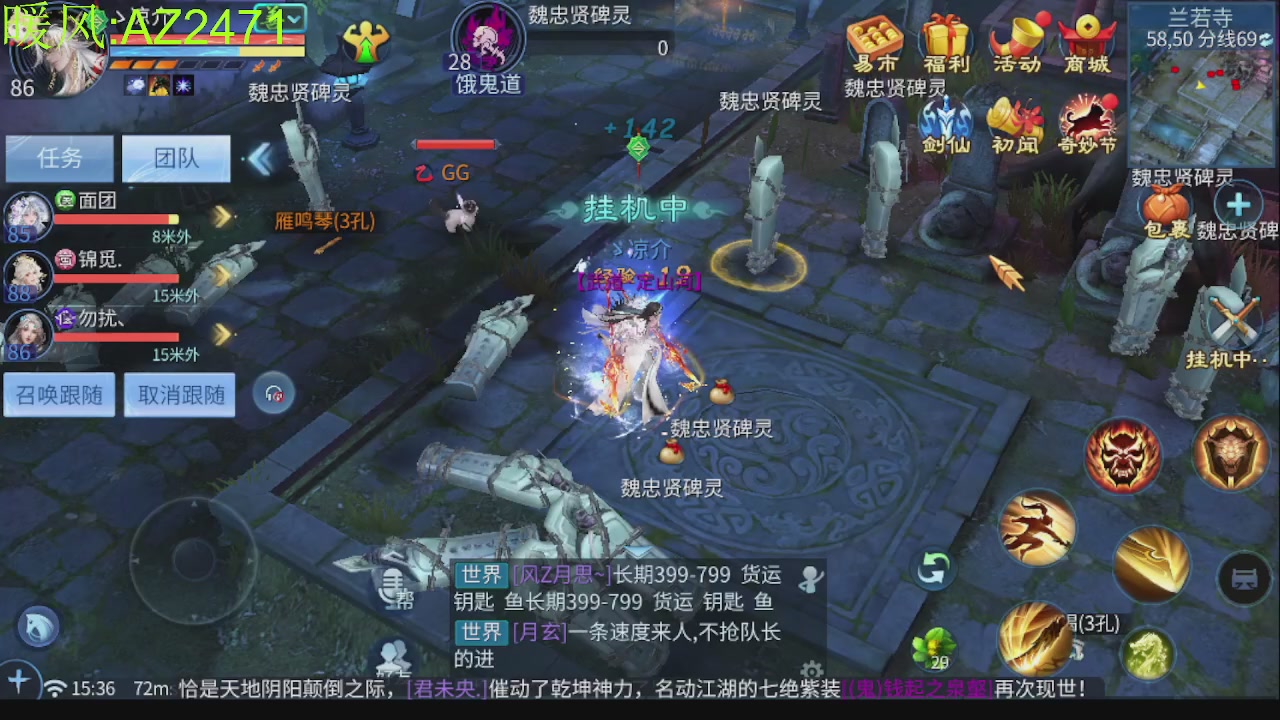Image resolution: width=1280 pixels, height=720 pixels.
Task: Switch to the 任务 tab
Action: click(x=59, y=158)
